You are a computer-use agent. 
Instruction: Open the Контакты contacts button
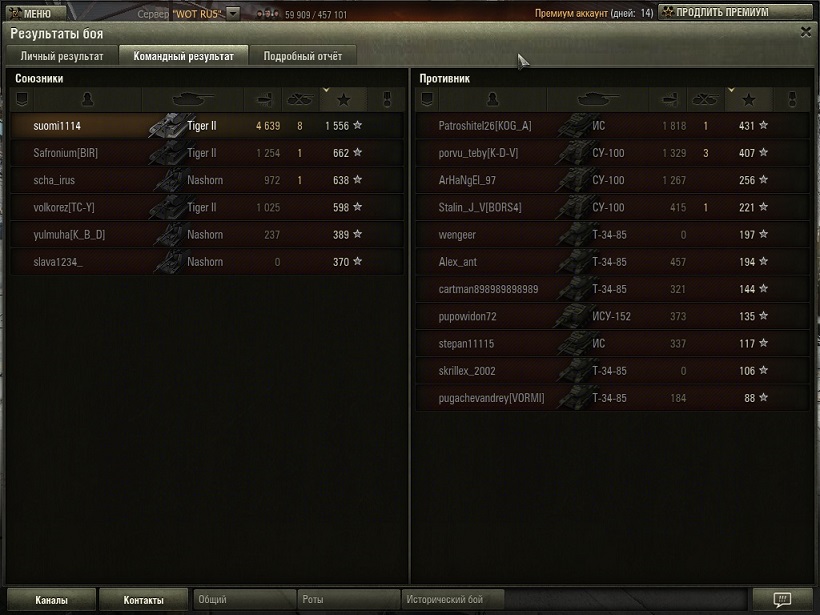143,600
